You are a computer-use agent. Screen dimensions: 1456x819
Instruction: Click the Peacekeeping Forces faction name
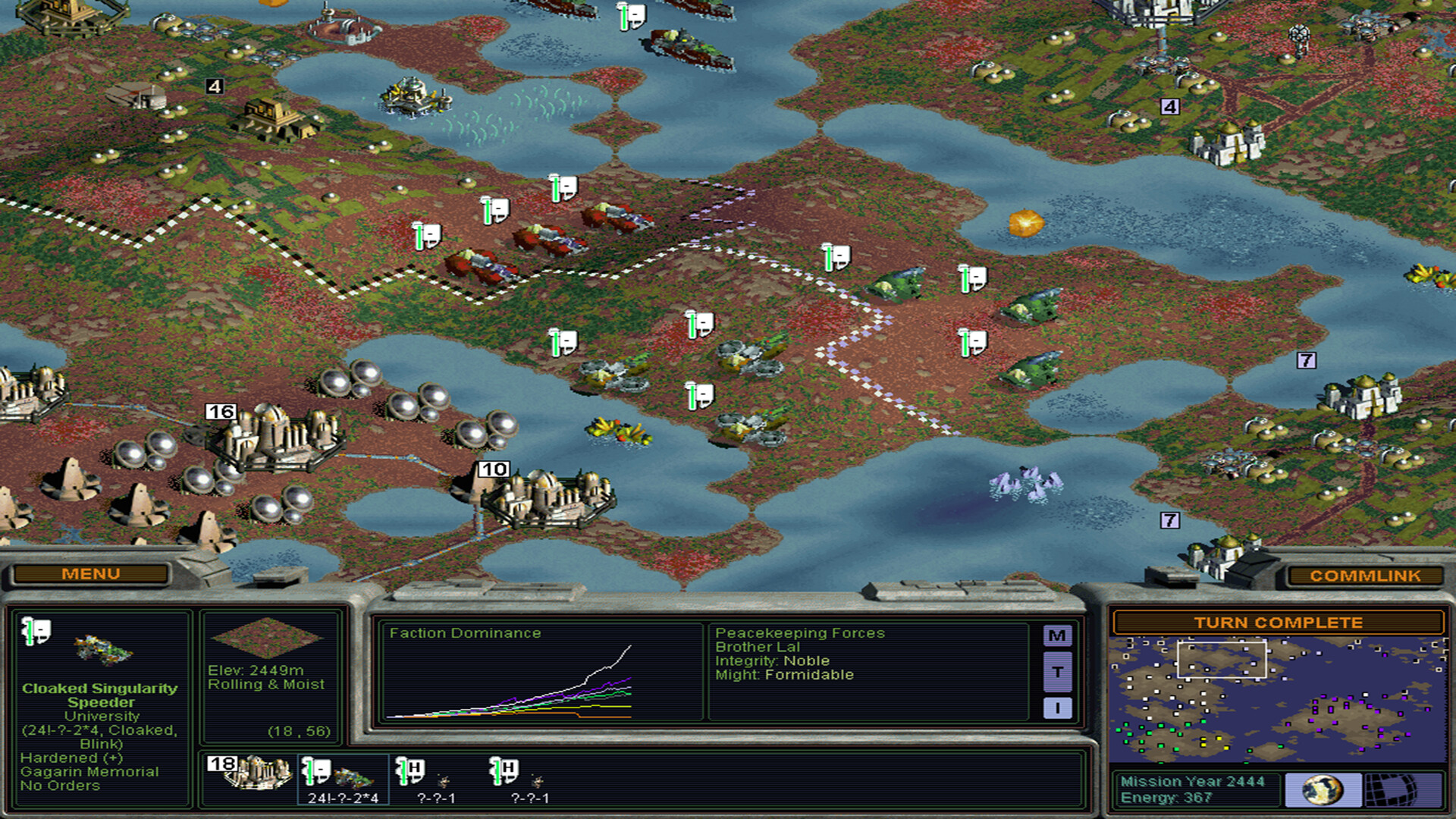point(800,632)
